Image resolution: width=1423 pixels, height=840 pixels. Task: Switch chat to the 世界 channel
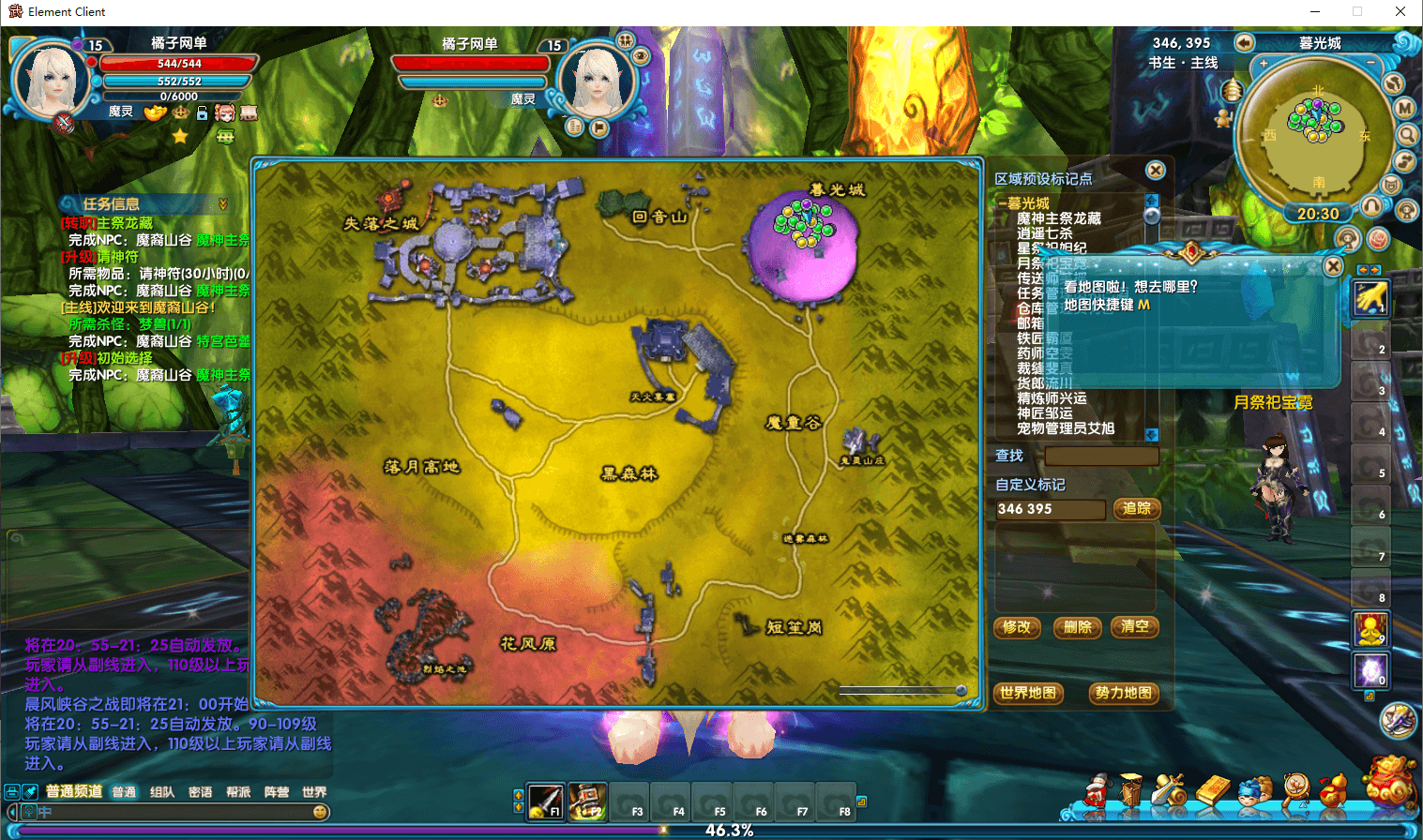click(x=314, y=792)
